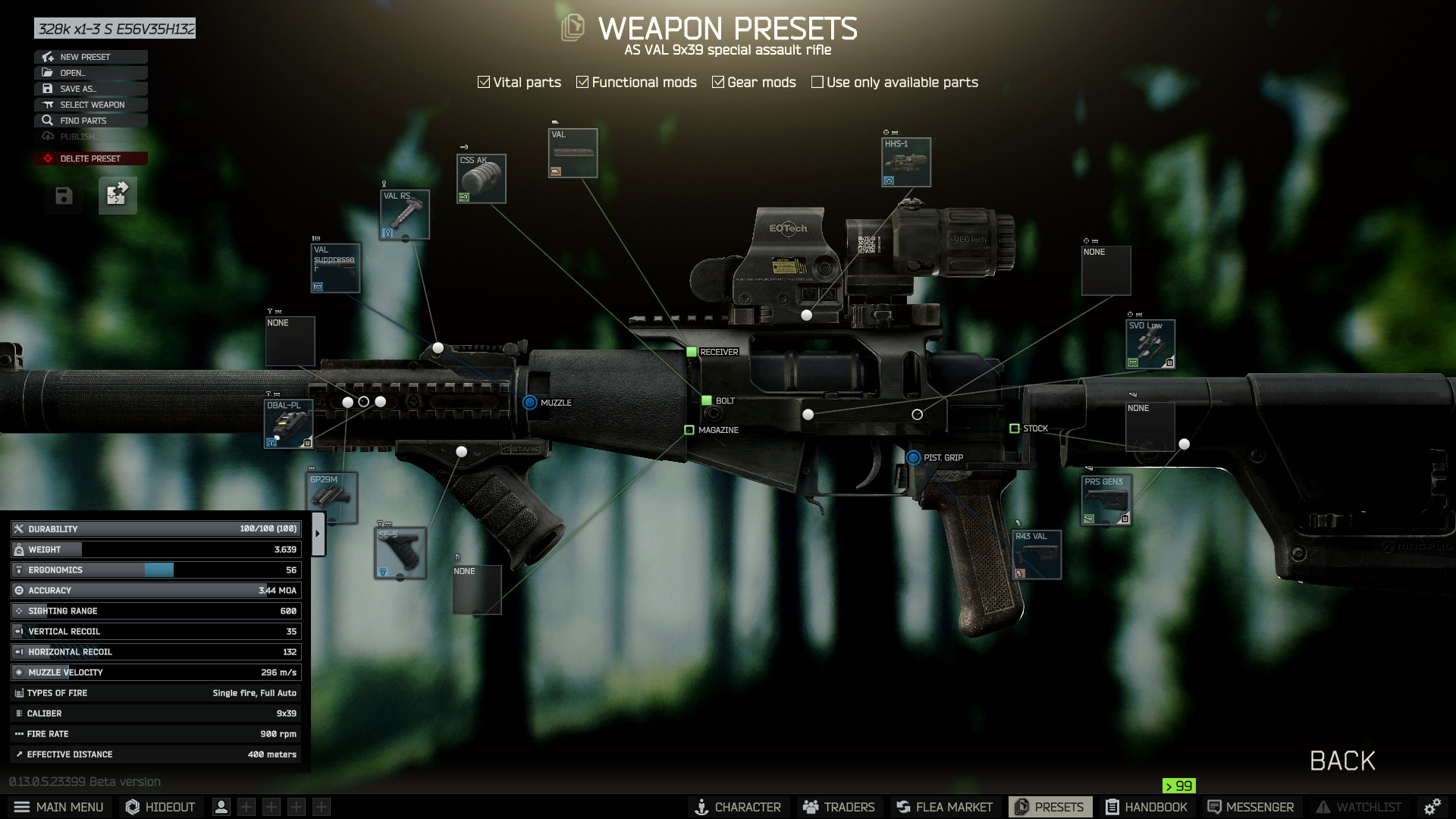
Task: Pick the DBAL-PL tactical device slot
Action: [x=288, y=425]
